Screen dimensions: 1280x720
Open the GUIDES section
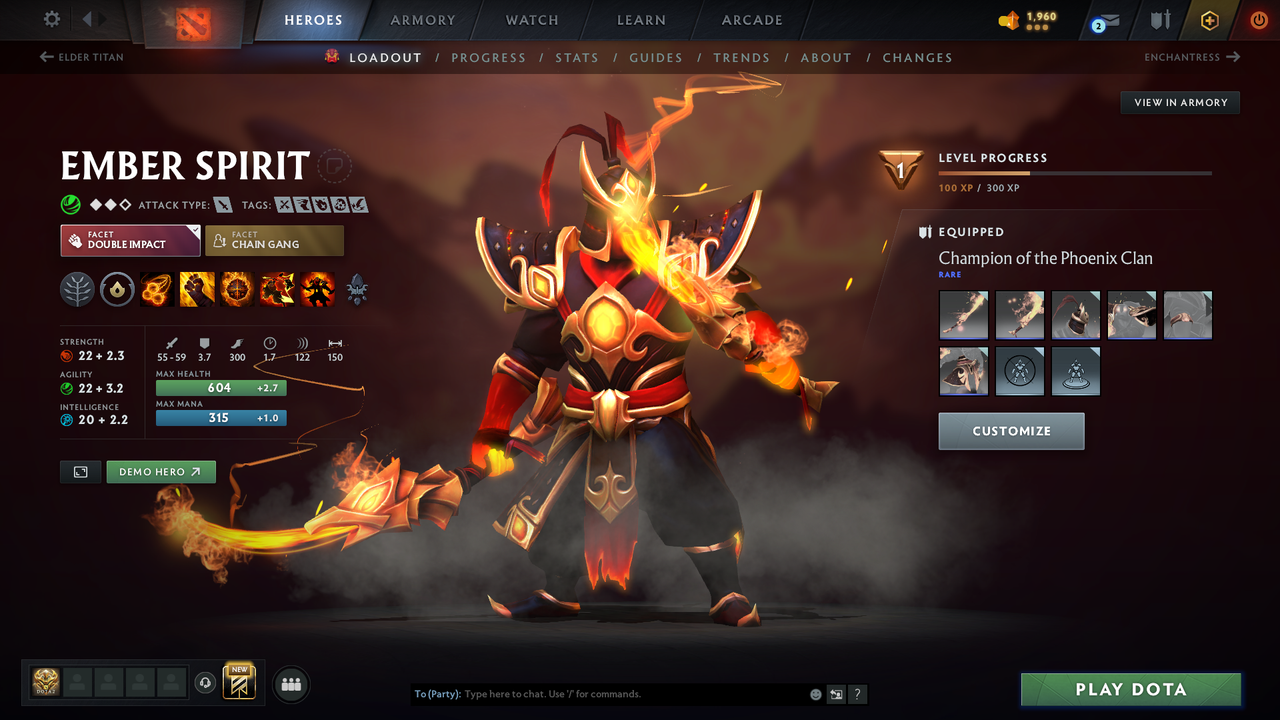[x=656, y=57]
